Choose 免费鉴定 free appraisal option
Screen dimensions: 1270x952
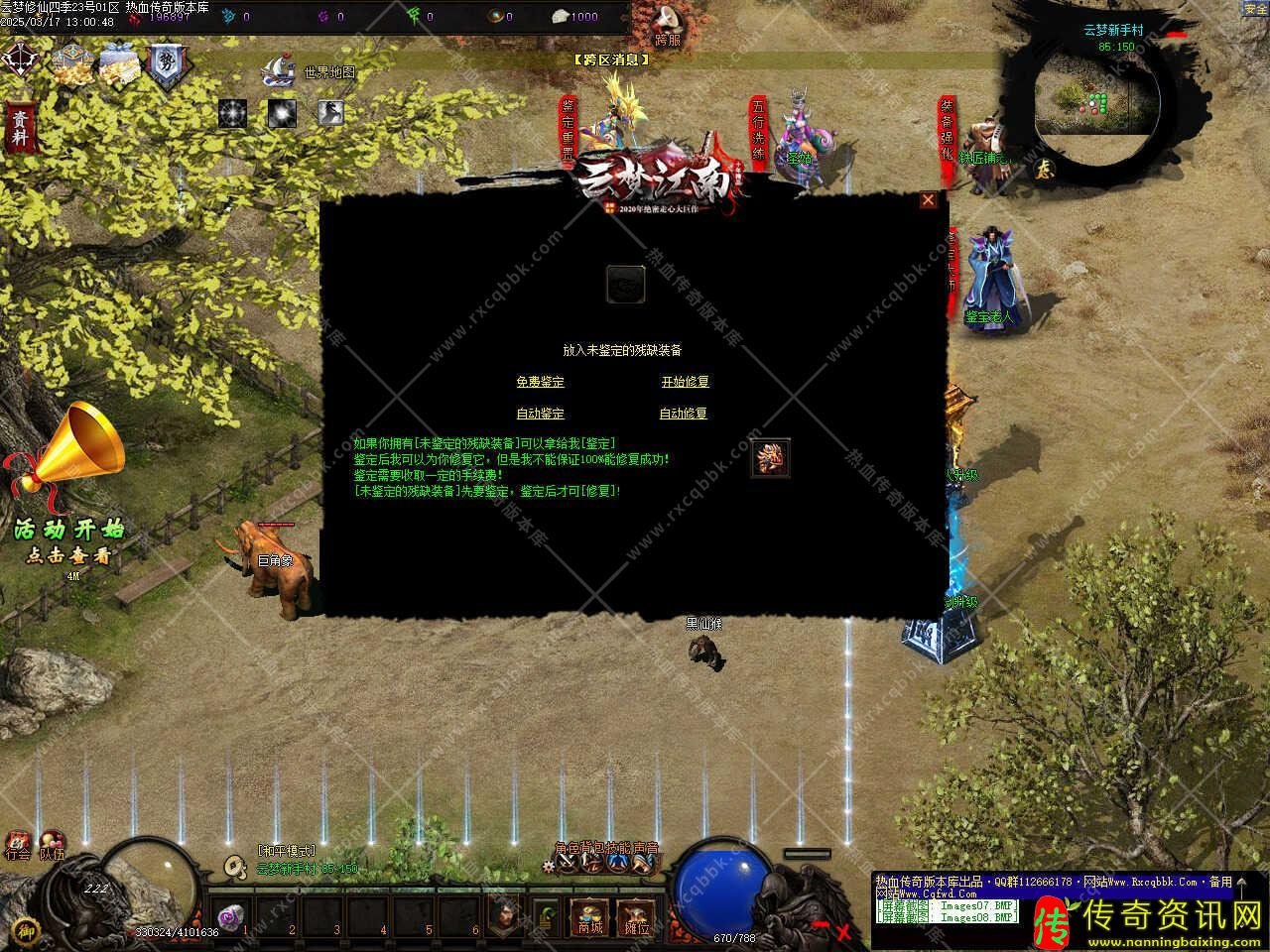(540, 382)
